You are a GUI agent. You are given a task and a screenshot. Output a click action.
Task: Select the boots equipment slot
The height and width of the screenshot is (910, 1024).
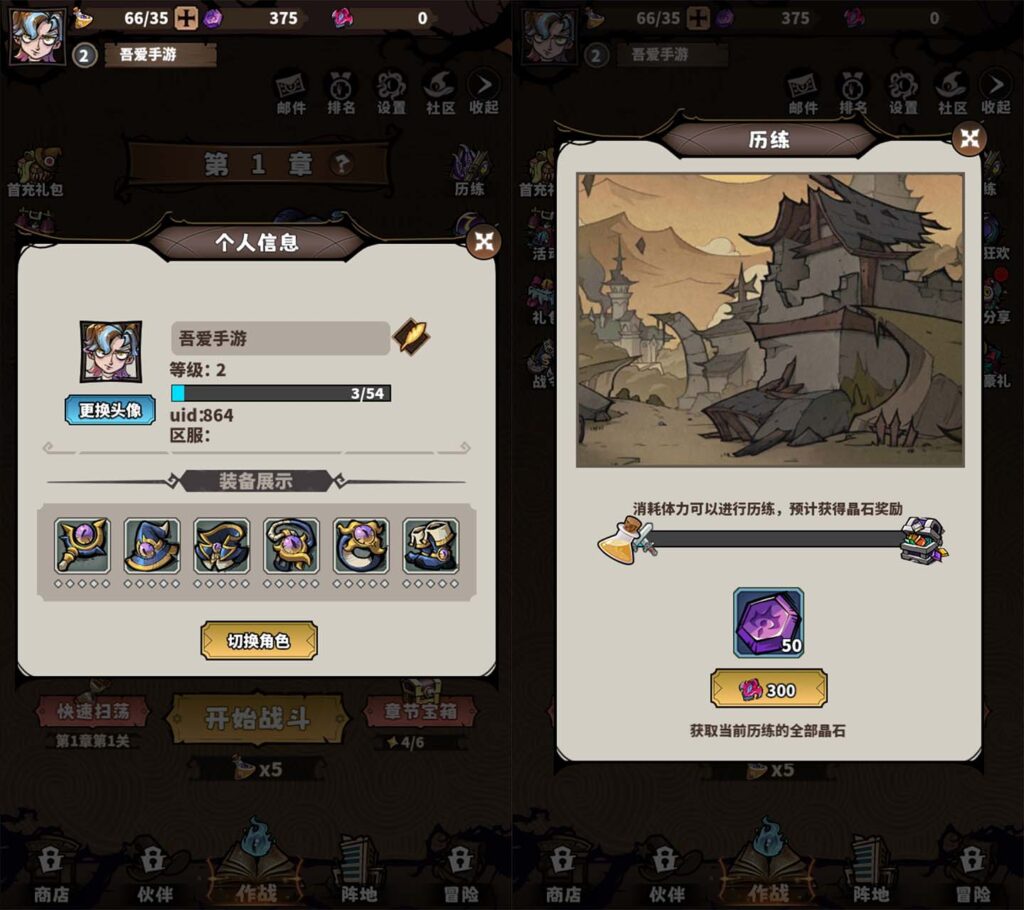click(x=431, y=546)
